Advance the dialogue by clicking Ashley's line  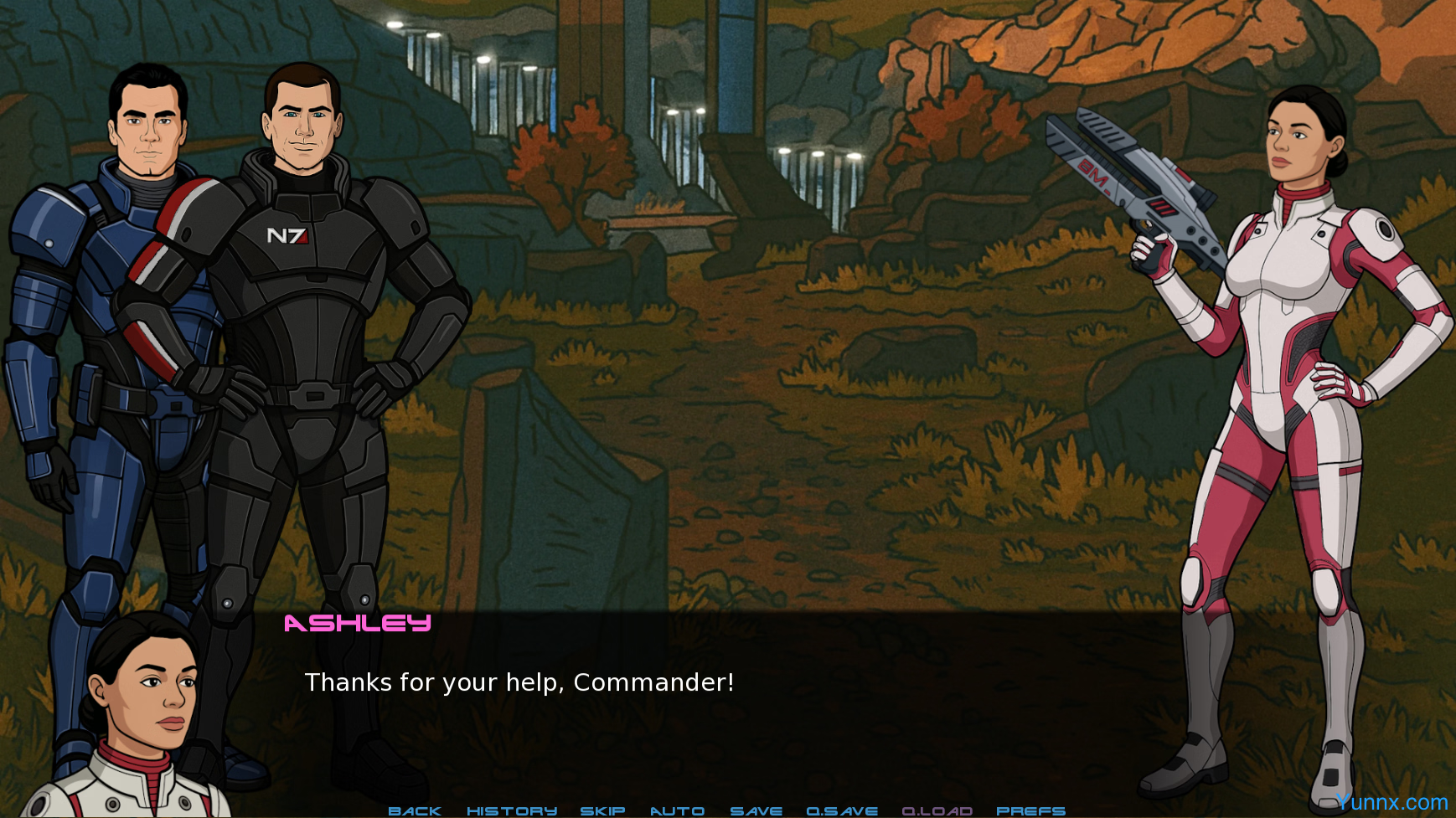tap(519, 682)
